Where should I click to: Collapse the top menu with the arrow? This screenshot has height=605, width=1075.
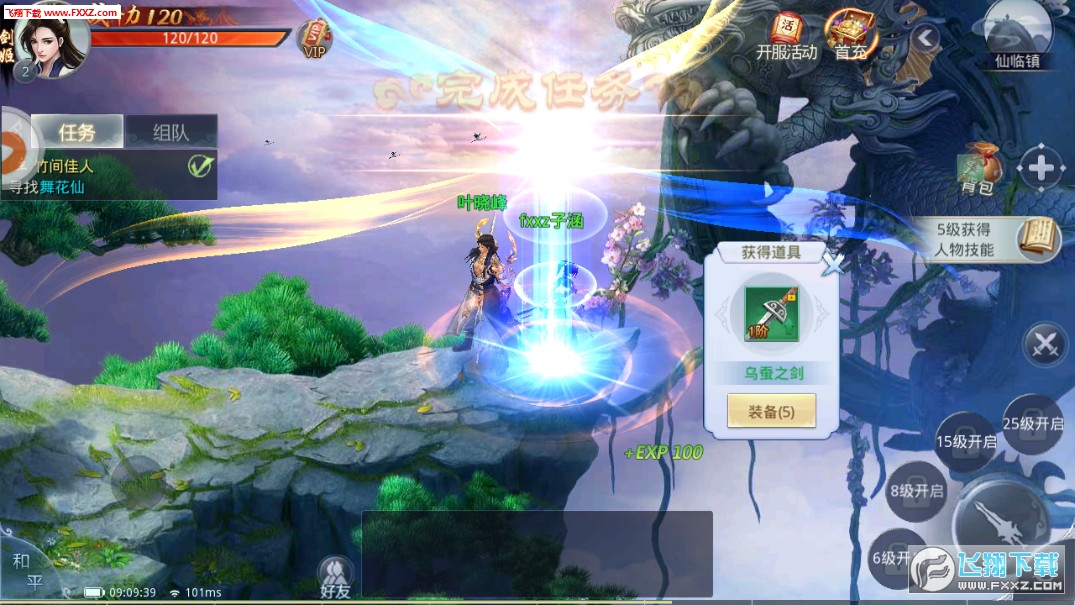pos(927,39)
